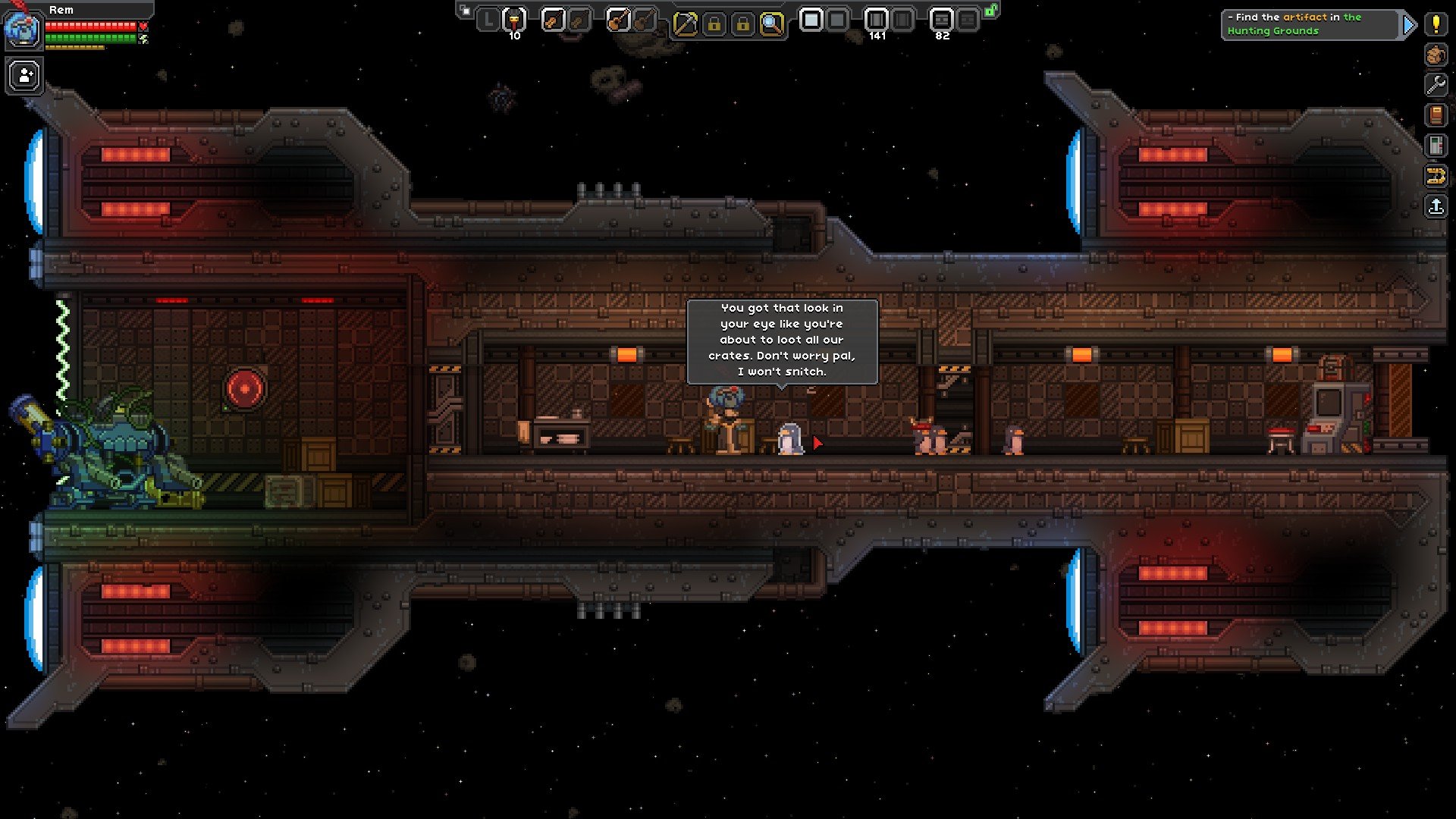
Task: Click the beam up arrow icon
Action: (1436, 206)
